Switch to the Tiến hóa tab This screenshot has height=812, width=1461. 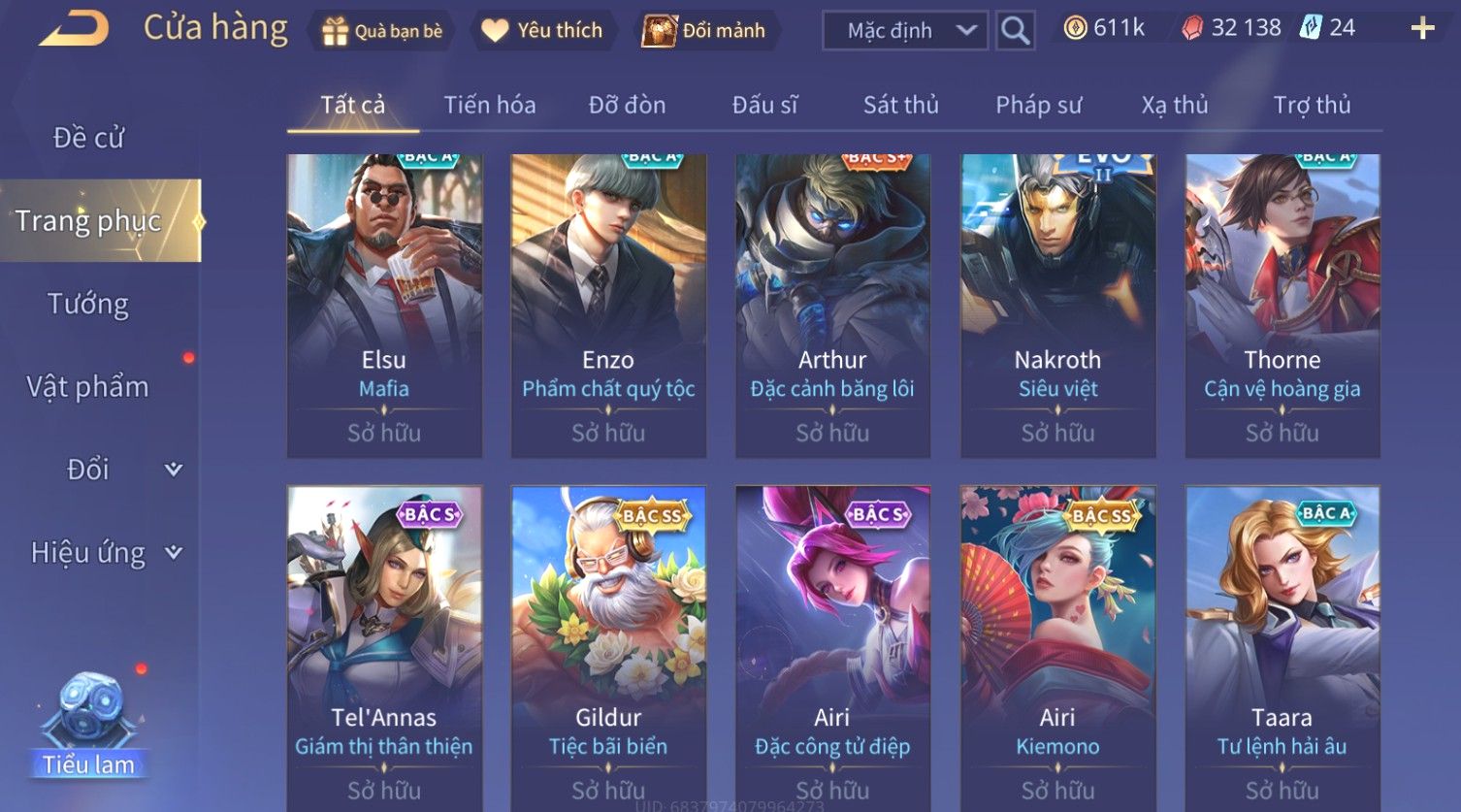pyautogui.click(x=489, y=105)
